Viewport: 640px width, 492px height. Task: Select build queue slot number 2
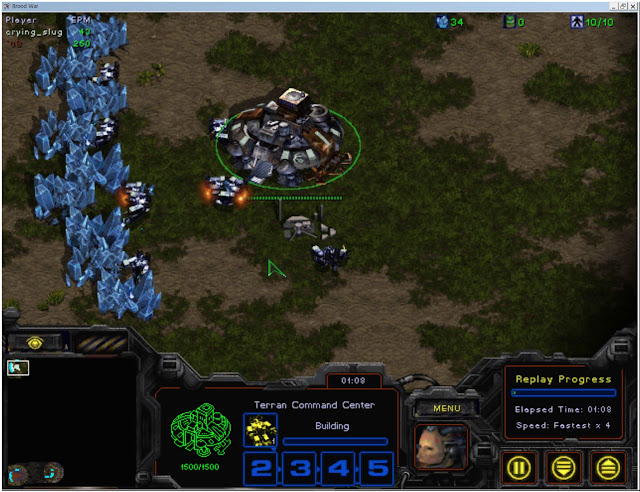click(x=260, y=467)
